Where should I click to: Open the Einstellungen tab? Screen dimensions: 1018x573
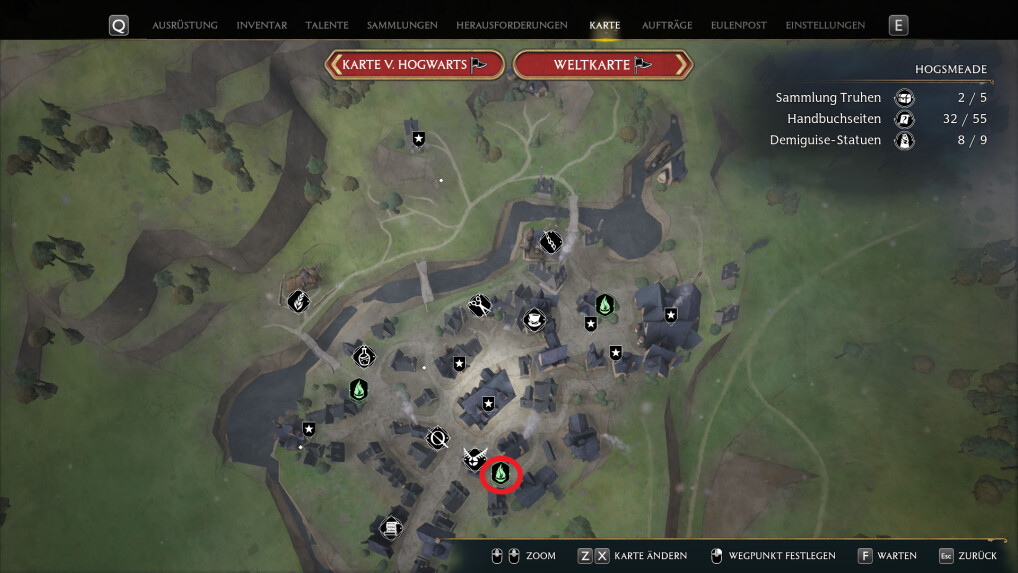(x=825, y=25)
